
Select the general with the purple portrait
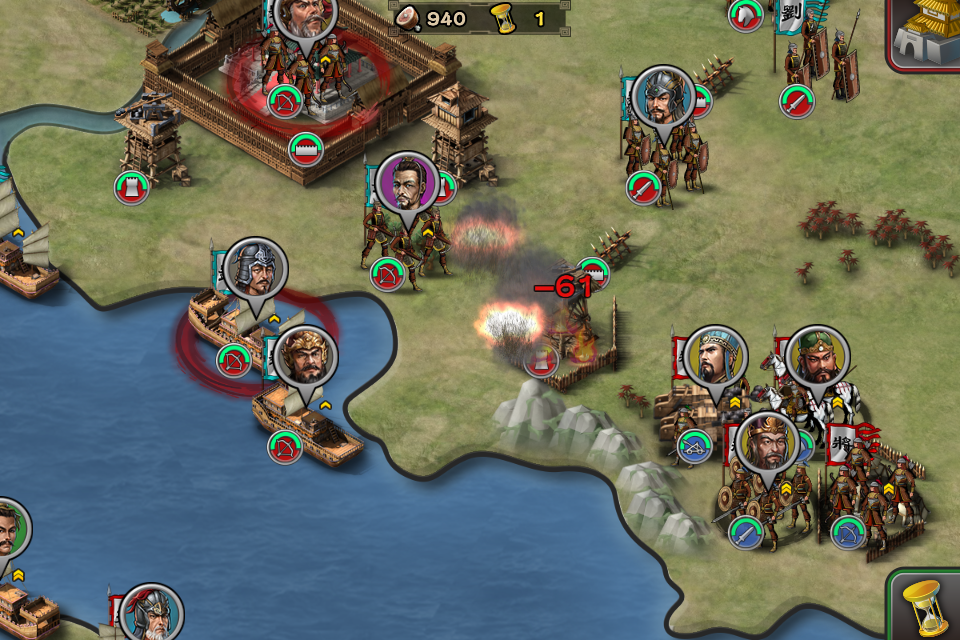(407, 184)
